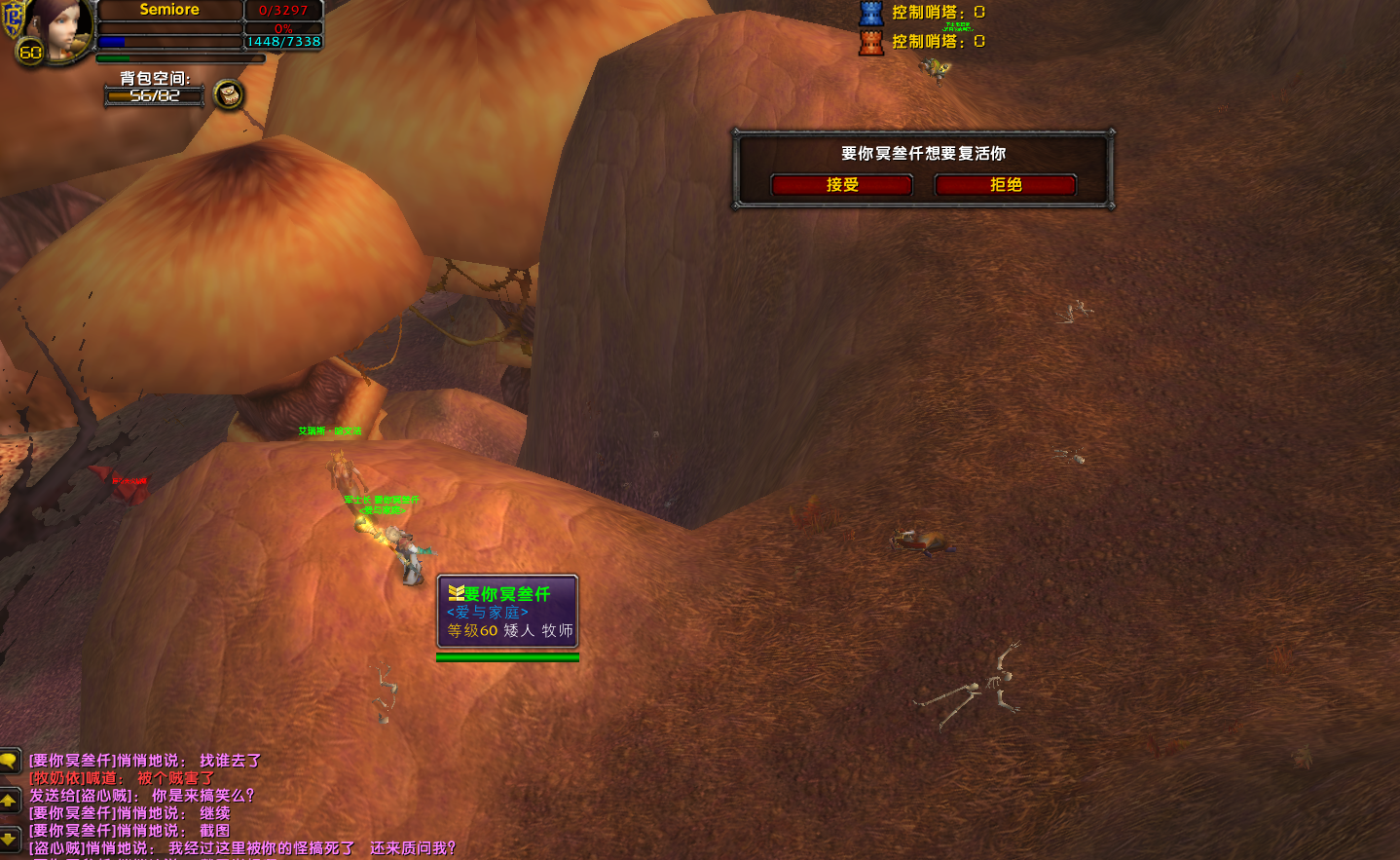Open the chat speech-bubble menu
This screenshot has height=860, width=1400.
tap(9, 761)
